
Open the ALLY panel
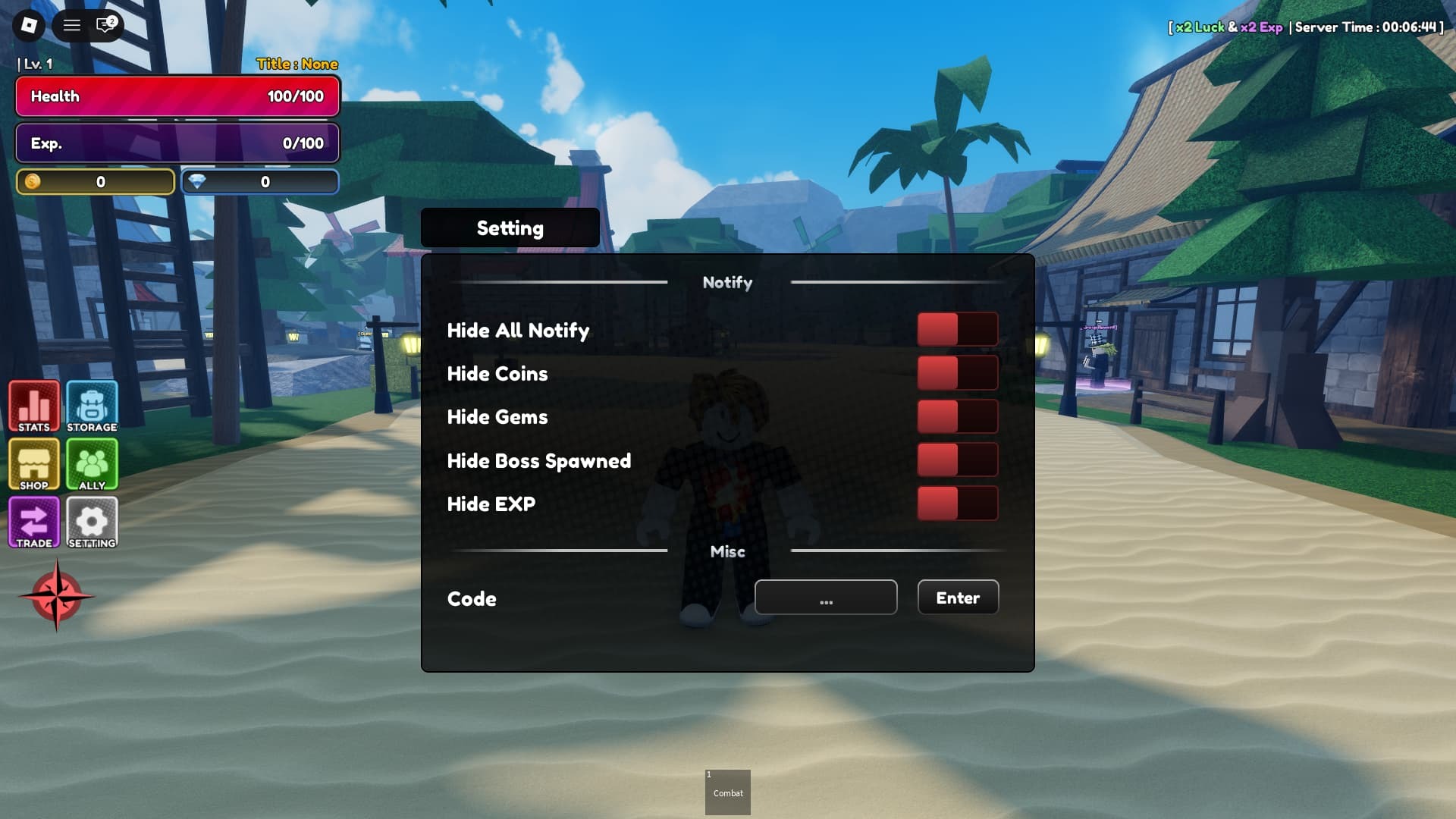(92, 464)
